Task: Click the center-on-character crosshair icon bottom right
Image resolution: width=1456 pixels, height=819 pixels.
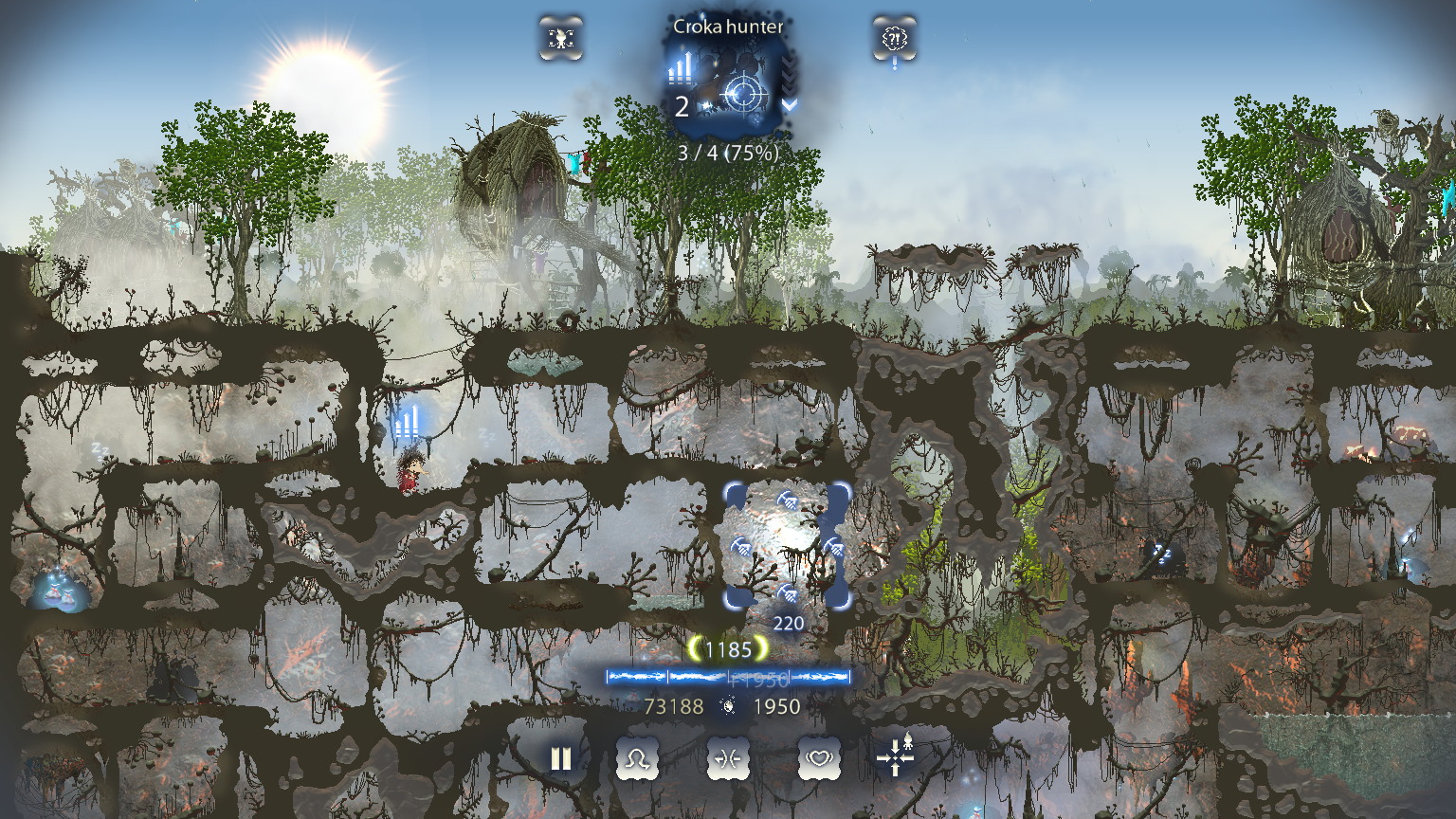Action: point(895,758)
